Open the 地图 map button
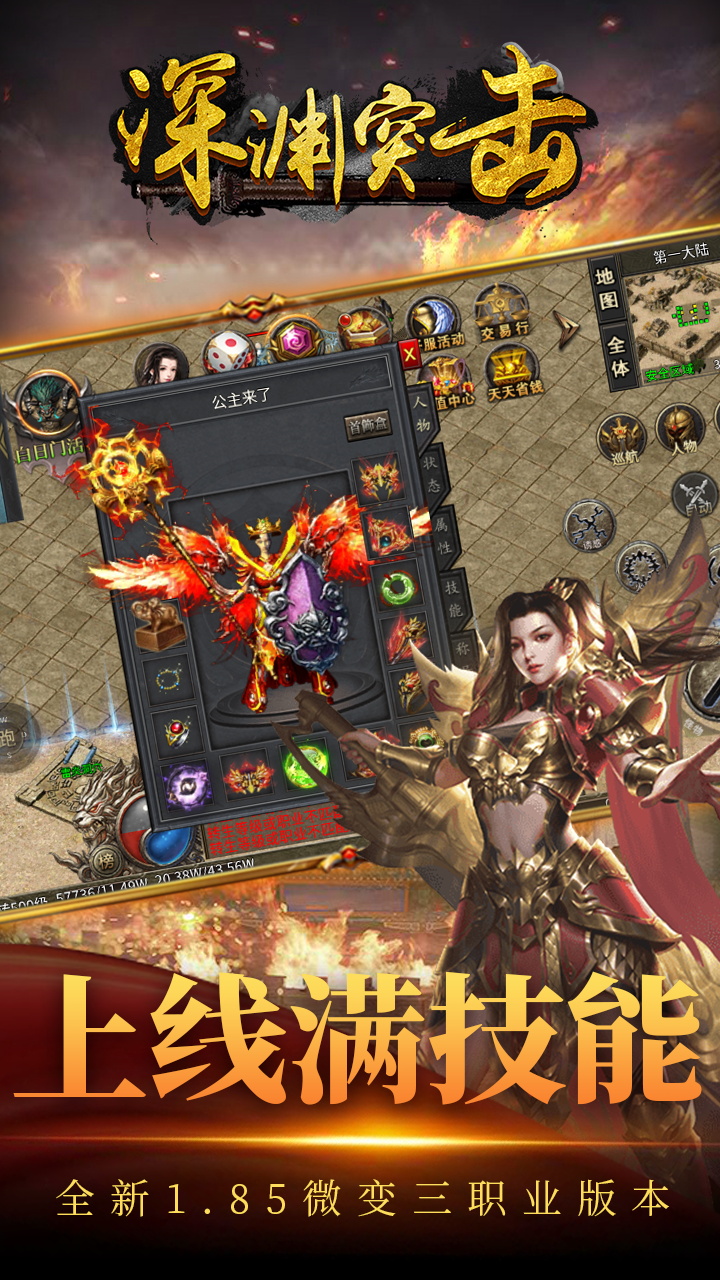Viewport: 720px width, 1280px height. tap(606, 289)
